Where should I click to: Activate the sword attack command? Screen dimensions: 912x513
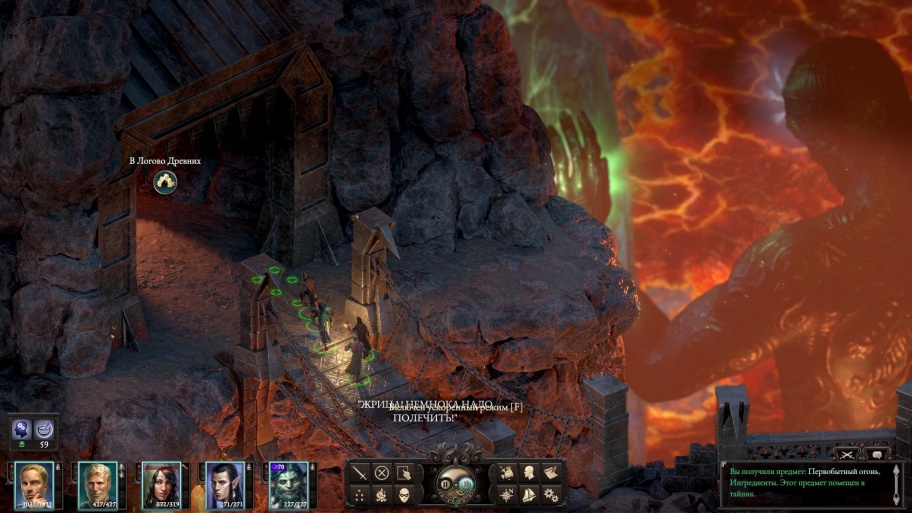pyautogui.click(x=360, y=472)
